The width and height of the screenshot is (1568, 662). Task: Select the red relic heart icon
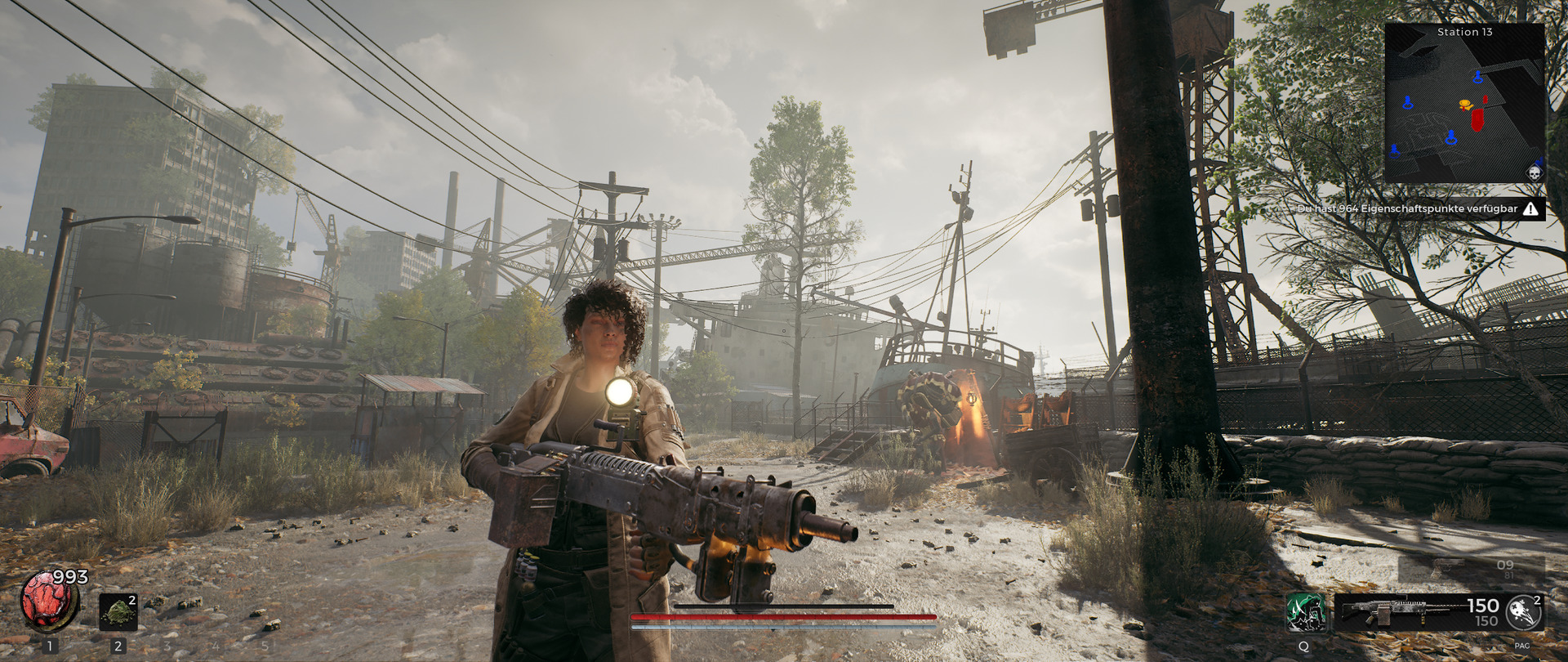tap(48, 602)
